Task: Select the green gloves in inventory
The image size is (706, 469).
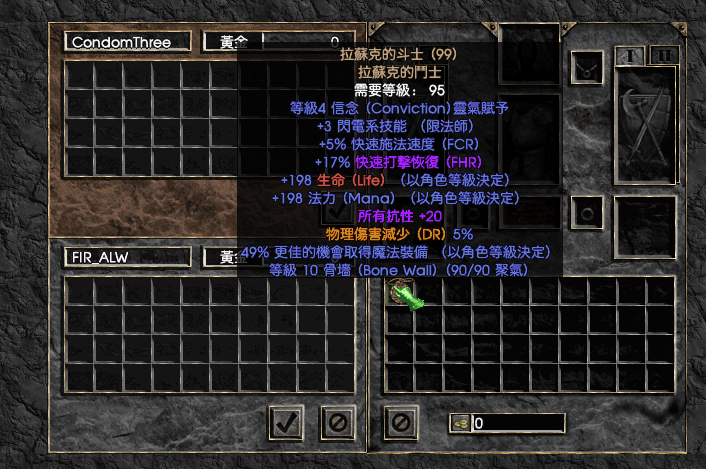Action: tap(401, 293)
